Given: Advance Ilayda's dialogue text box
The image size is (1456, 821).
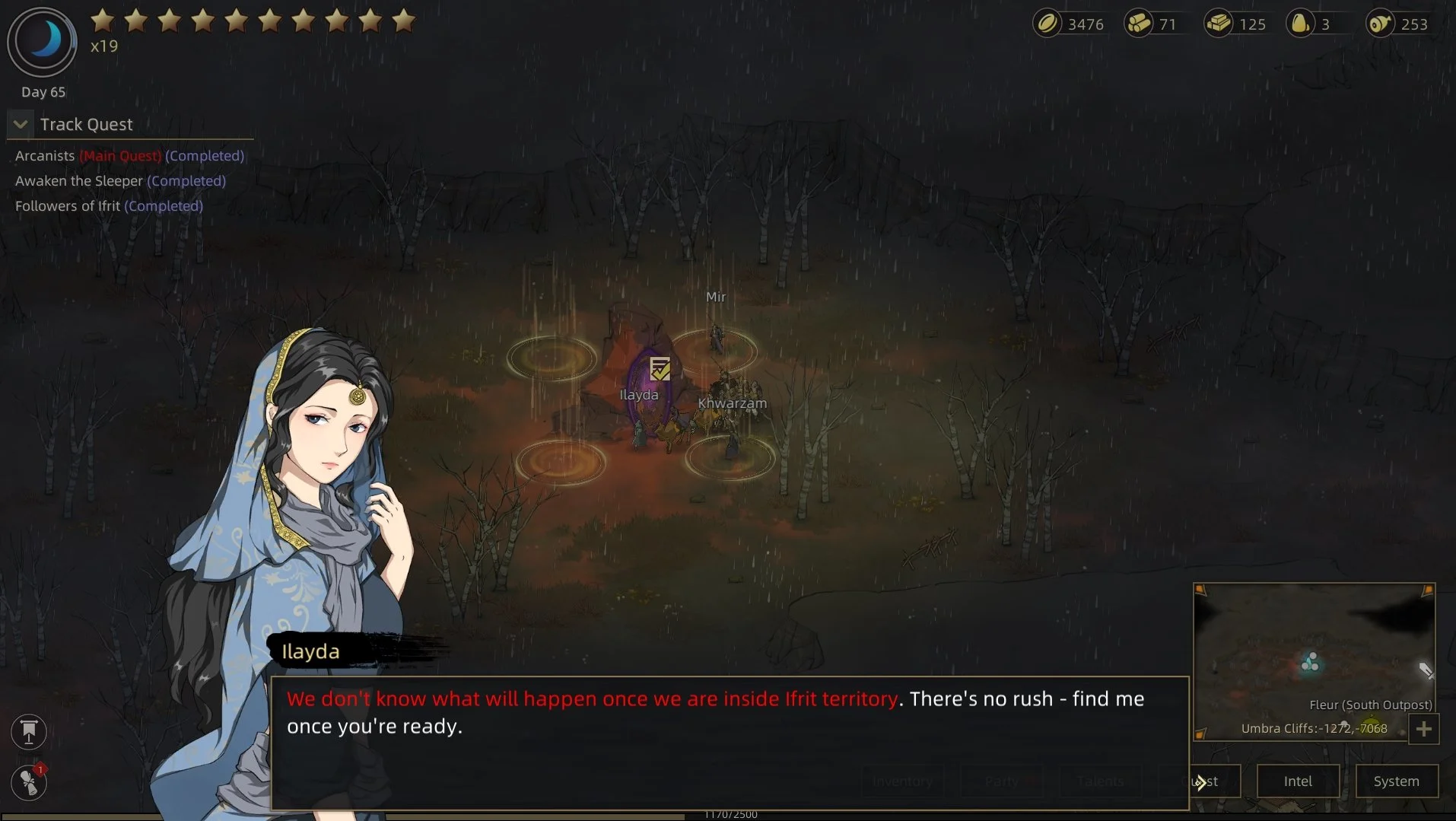Looking at the screenshot, I should click(x=730, y=743).
